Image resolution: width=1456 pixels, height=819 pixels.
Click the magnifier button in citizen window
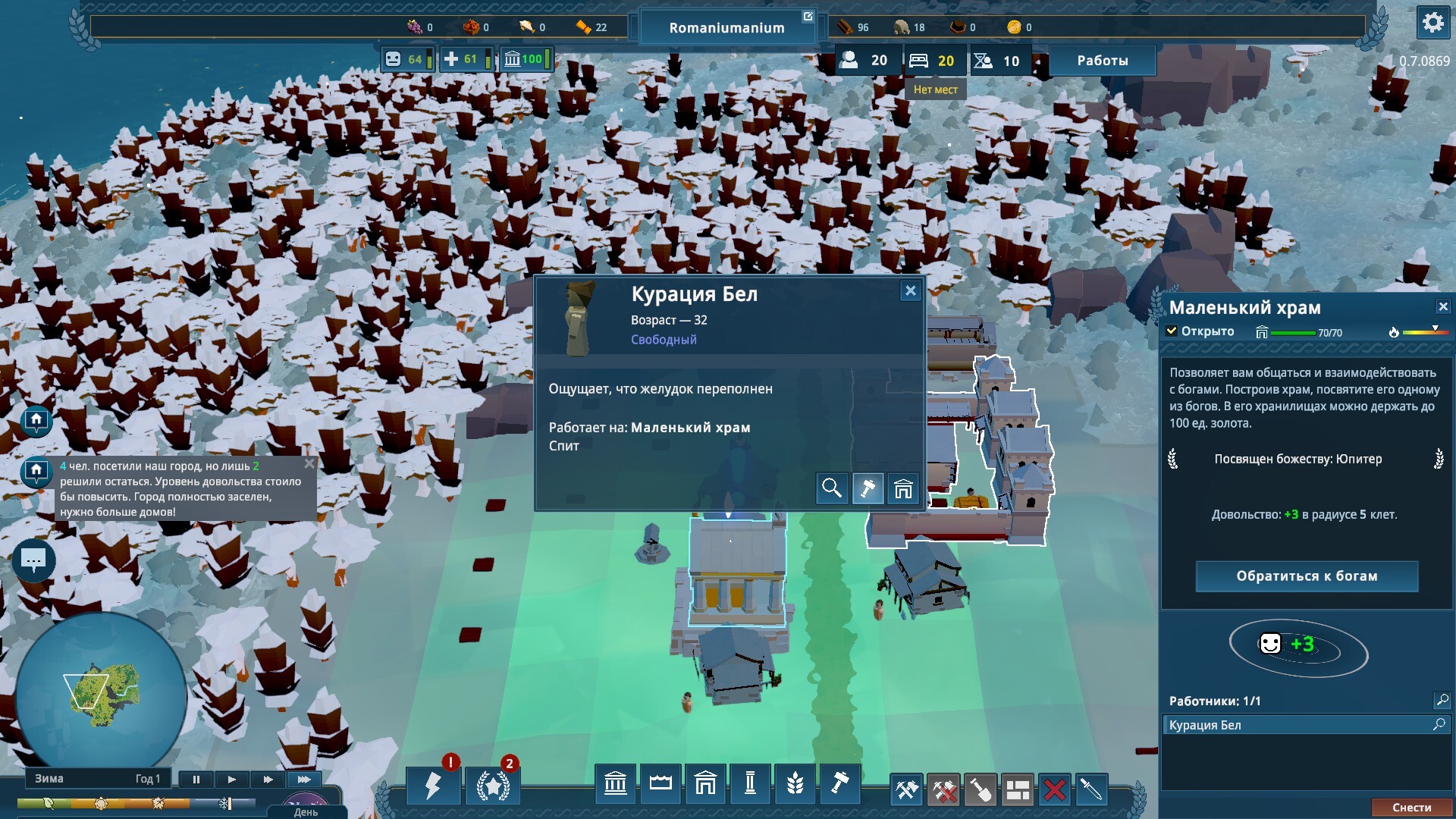[831, 488]
